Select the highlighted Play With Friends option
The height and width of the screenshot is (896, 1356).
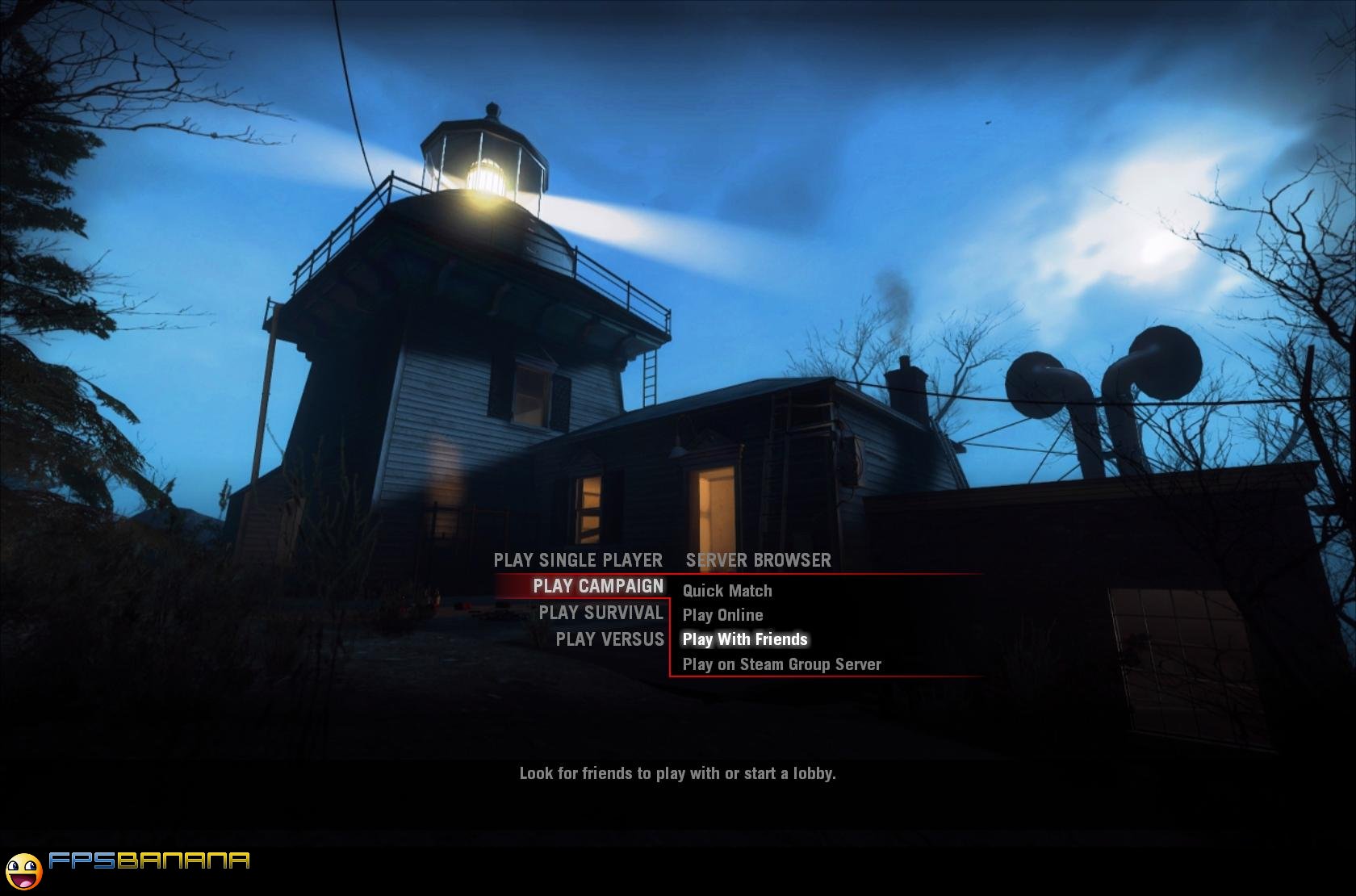pyautogui.click(x=745, y=639)
